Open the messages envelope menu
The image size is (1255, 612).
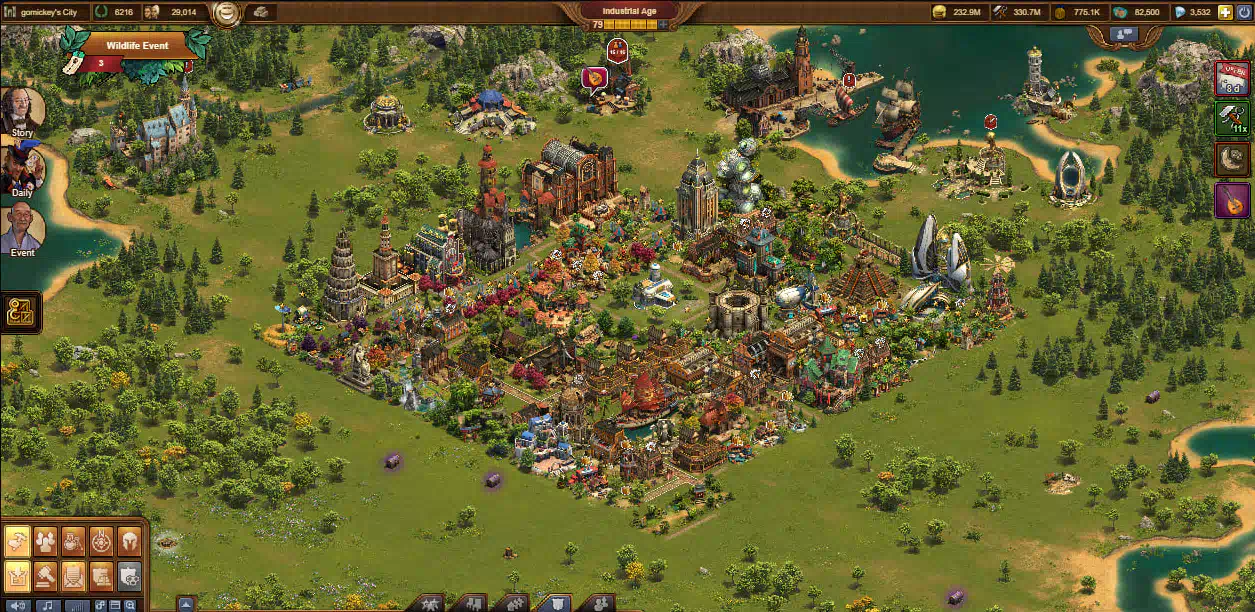(x=74, y=574)
